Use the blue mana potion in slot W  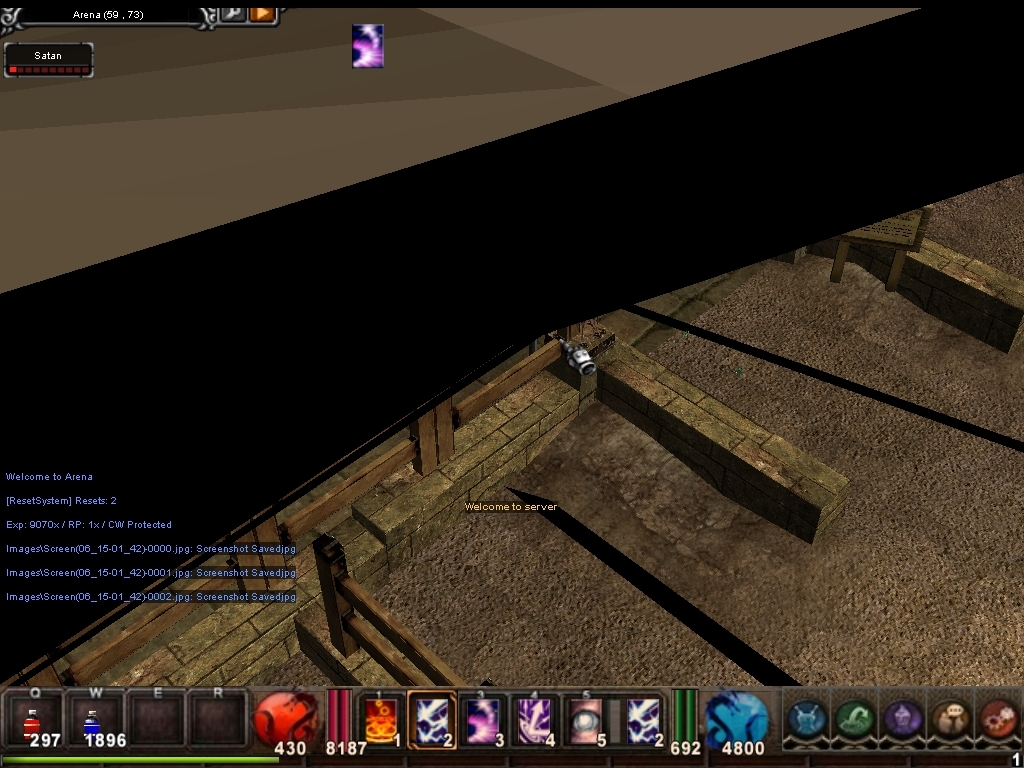coord(93,720)
